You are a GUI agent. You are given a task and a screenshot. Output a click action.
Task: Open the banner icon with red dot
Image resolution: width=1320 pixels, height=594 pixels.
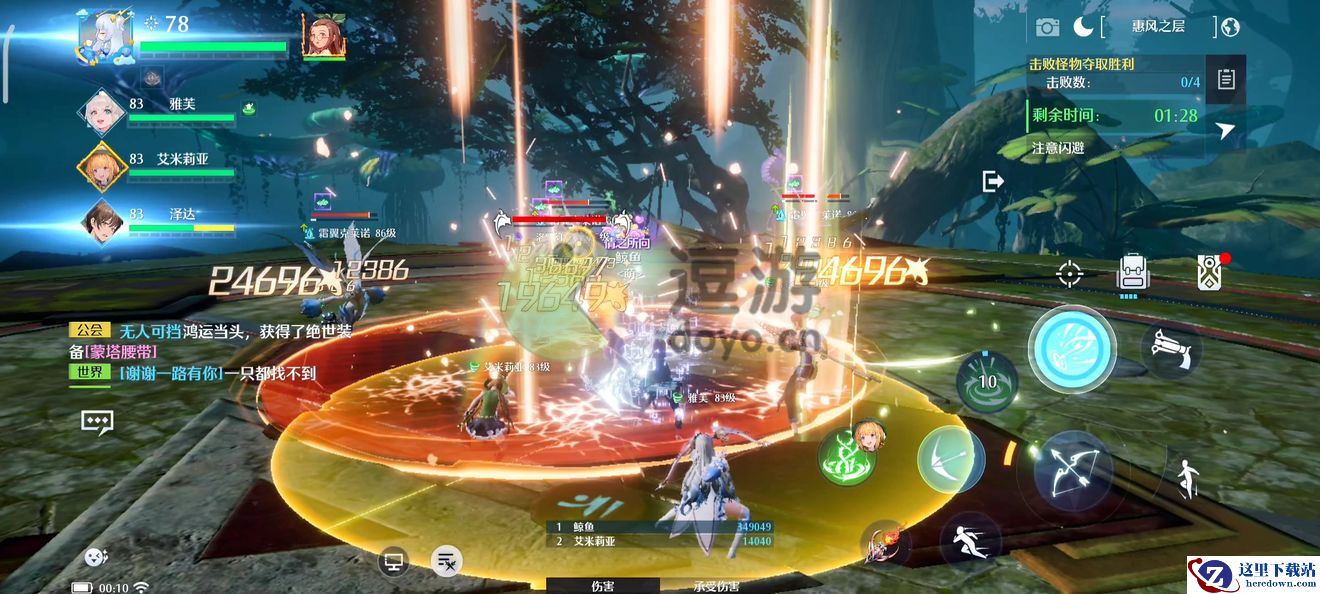pyautogui.click(x=1208, y=272)
